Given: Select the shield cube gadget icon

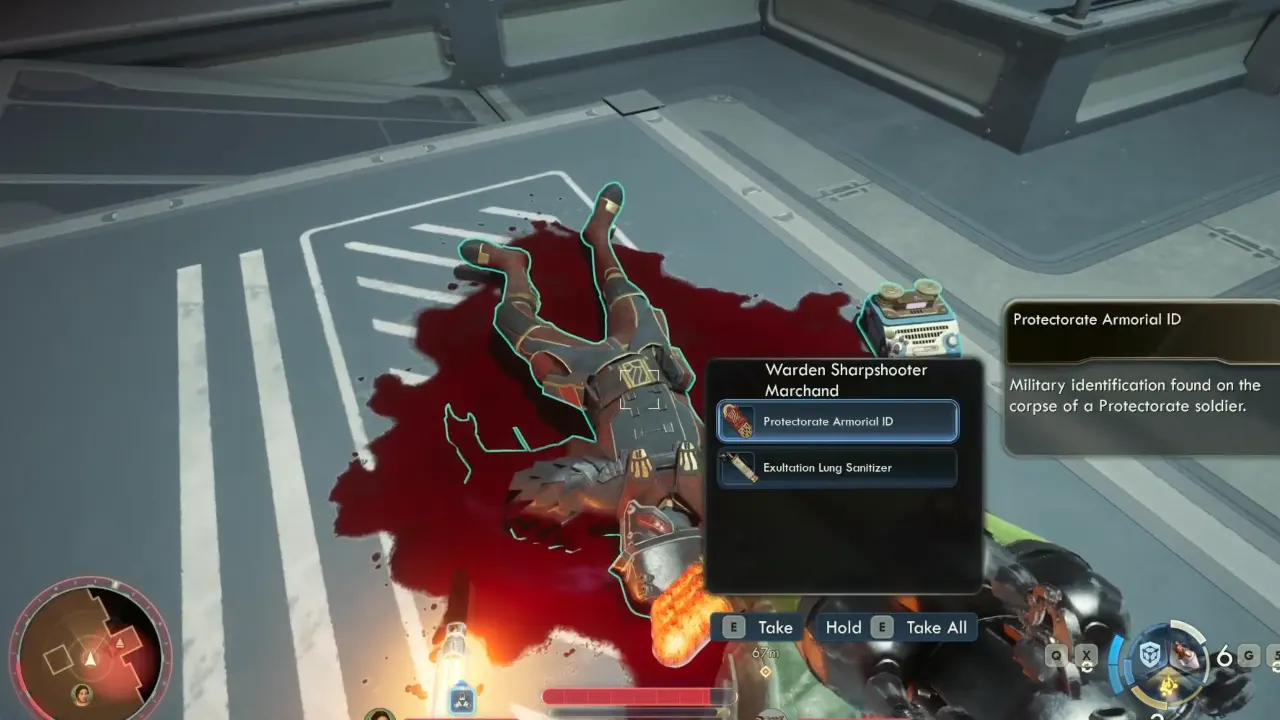Looking at the screenshot, I should [x=1152, y=656].
